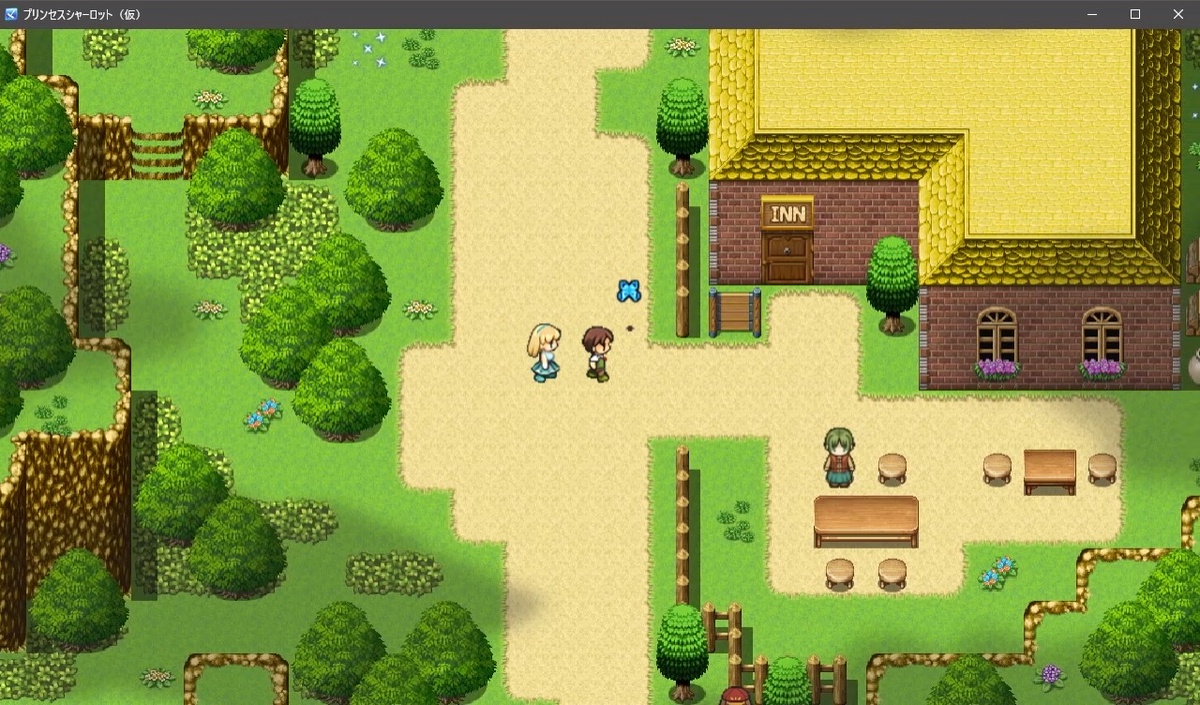This screenshot has height=705, width=1200.
Task: Close the game window
Action: 1177,14
